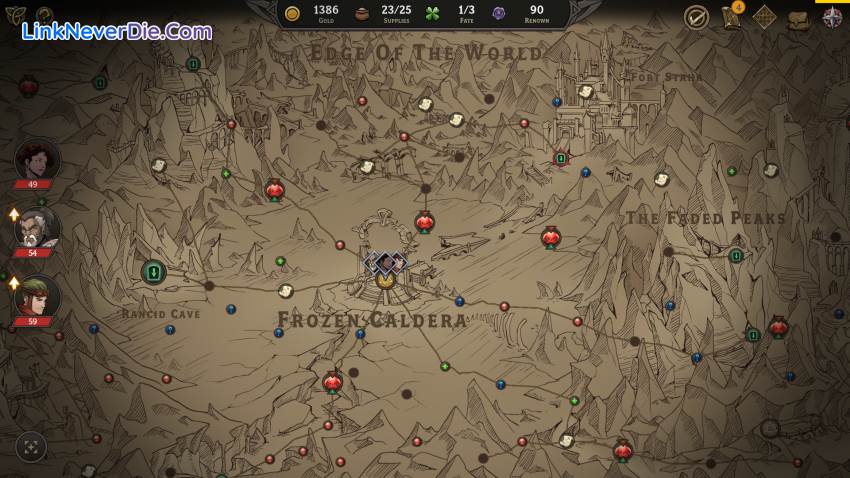Select the green marker near Rancid Cave
Viewport: 850px width, 478px height.
[153, 271]
